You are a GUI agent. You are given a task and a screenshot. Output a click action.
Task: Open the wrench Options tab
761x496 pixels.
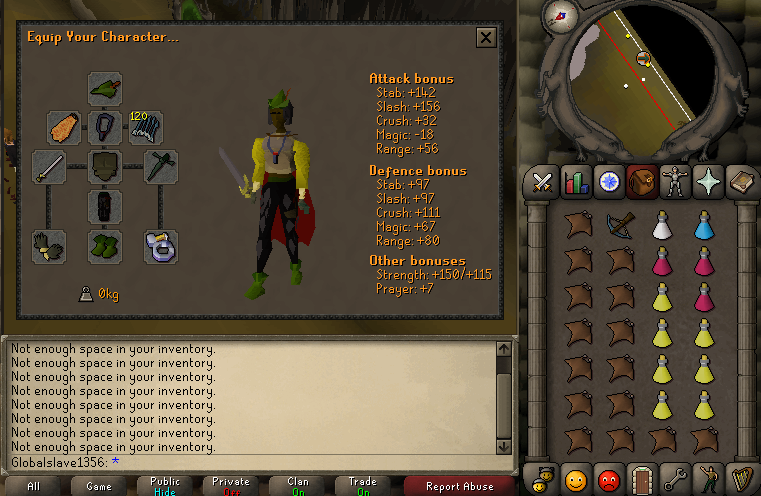click(673, 476)
